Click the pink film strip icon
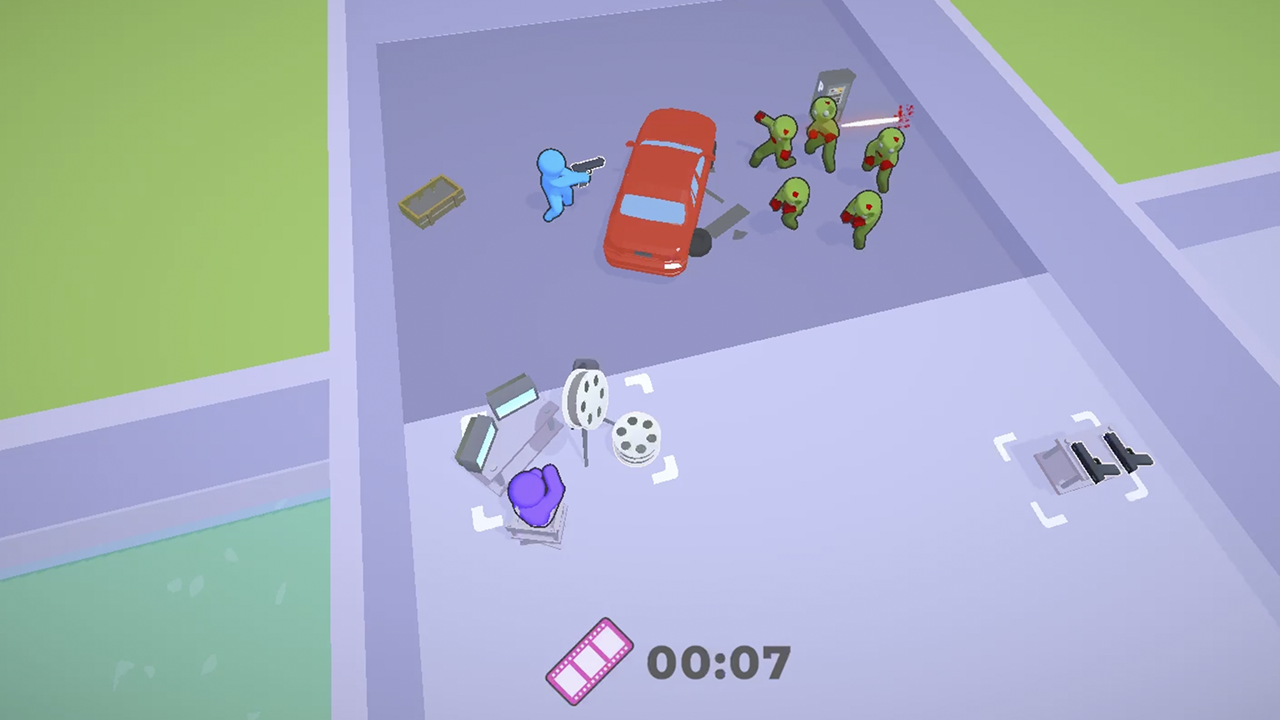The image size is (1280, 720). 588,660
